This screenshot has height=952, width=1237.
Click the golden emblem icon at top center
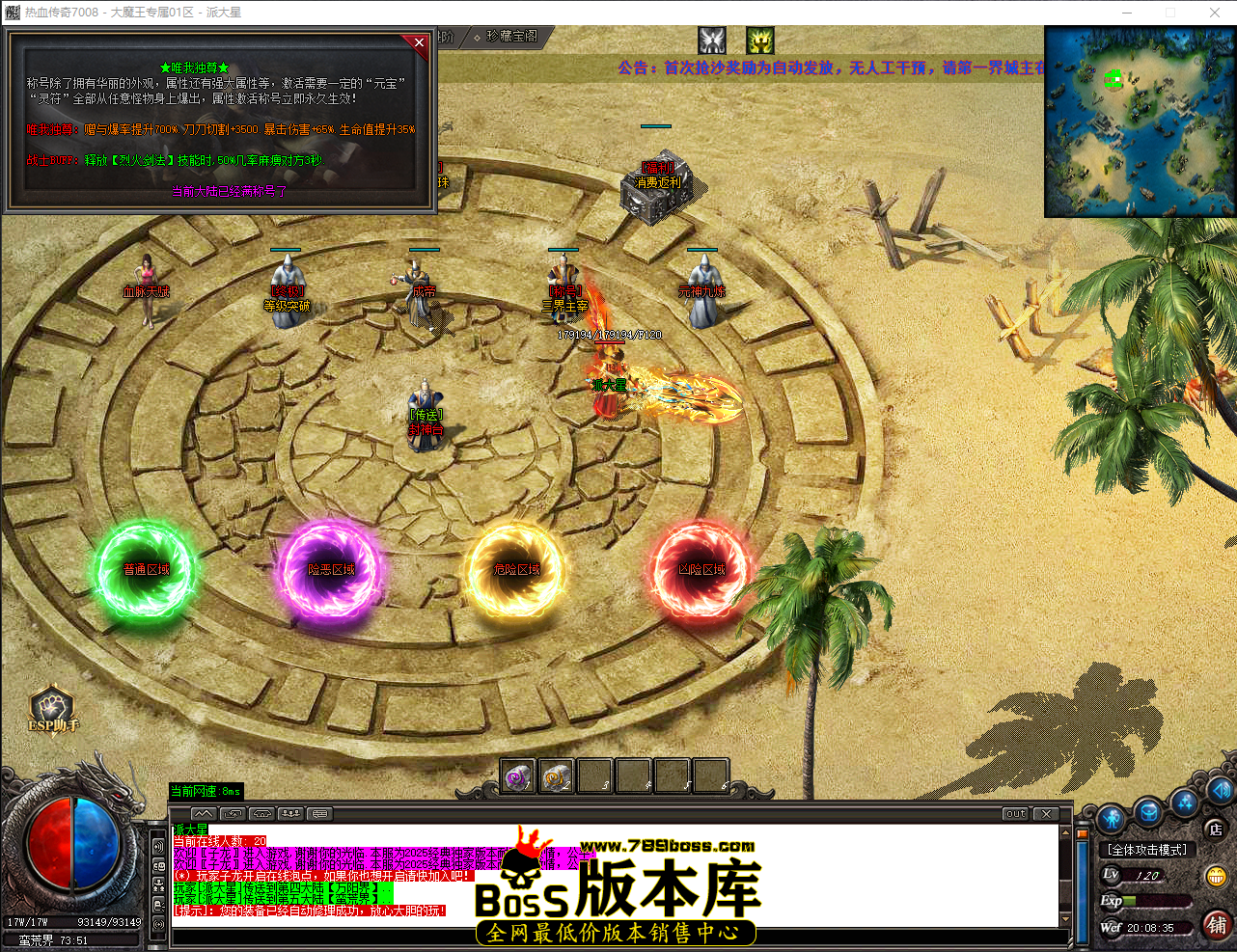(758, 41)
